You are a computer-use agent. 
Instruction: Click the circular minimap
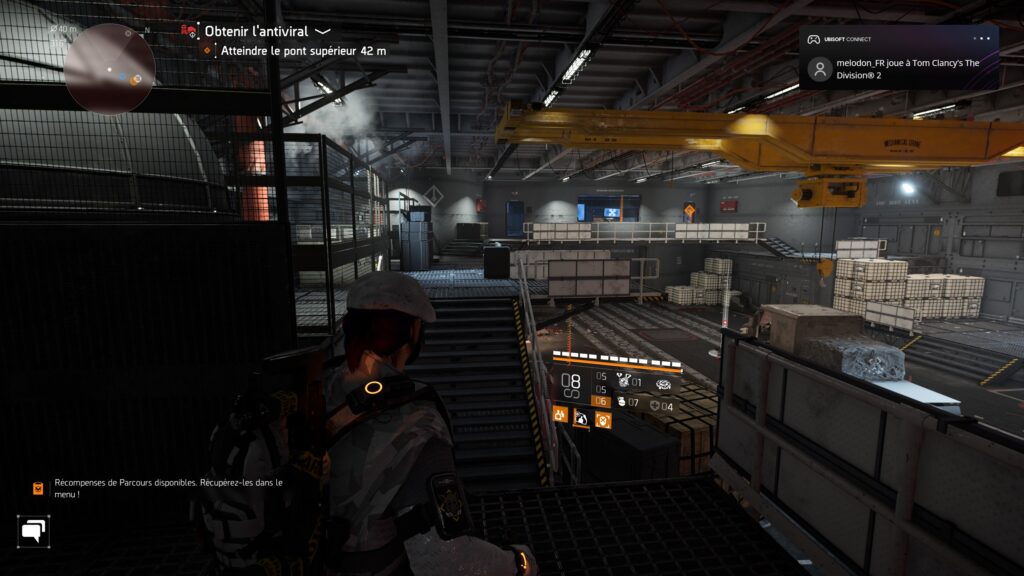pyautogui.click(x=109, y=68)
